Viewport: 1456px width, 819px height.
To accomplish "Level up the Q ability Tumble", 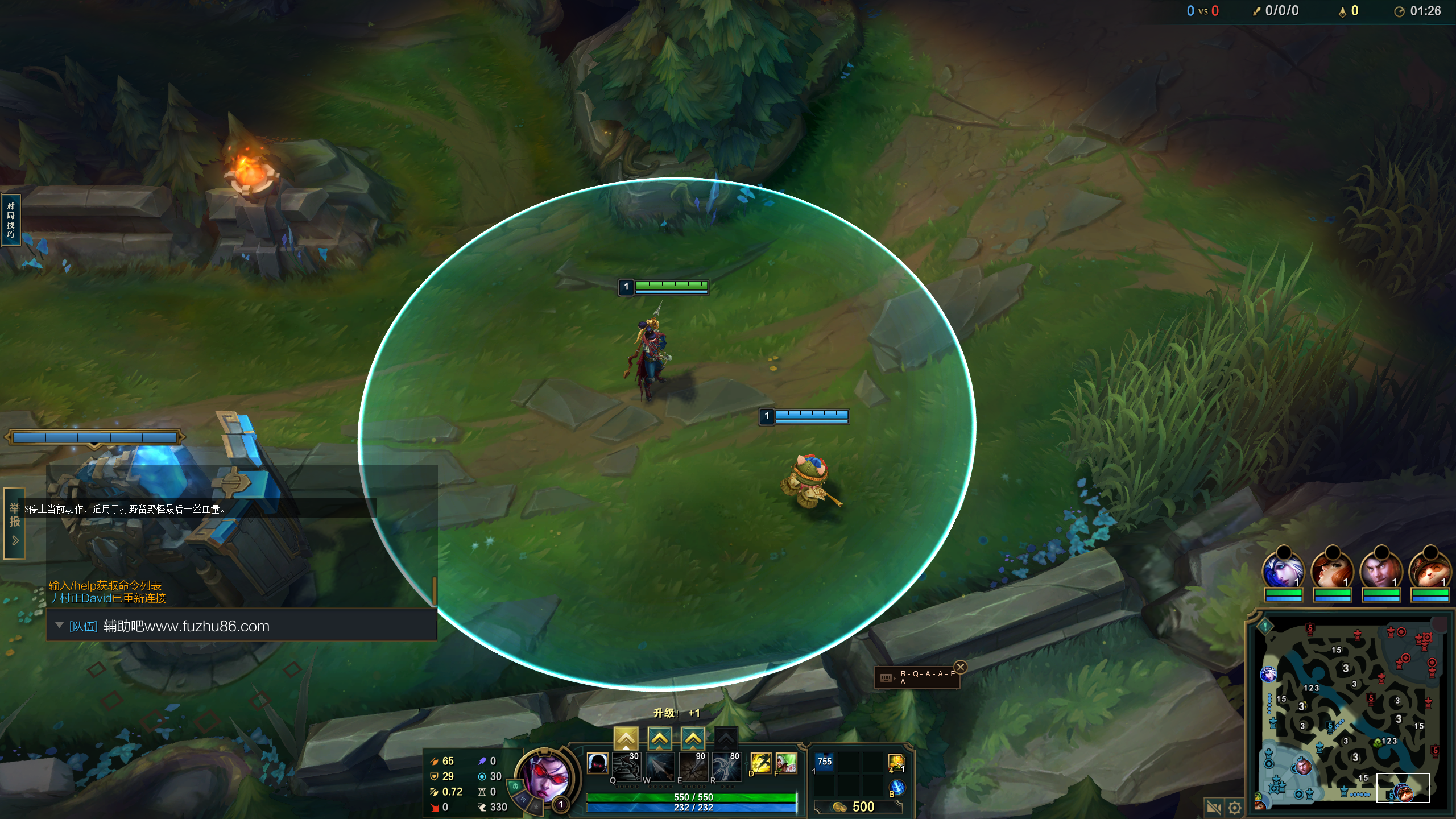I will click(x=626, y=738).
